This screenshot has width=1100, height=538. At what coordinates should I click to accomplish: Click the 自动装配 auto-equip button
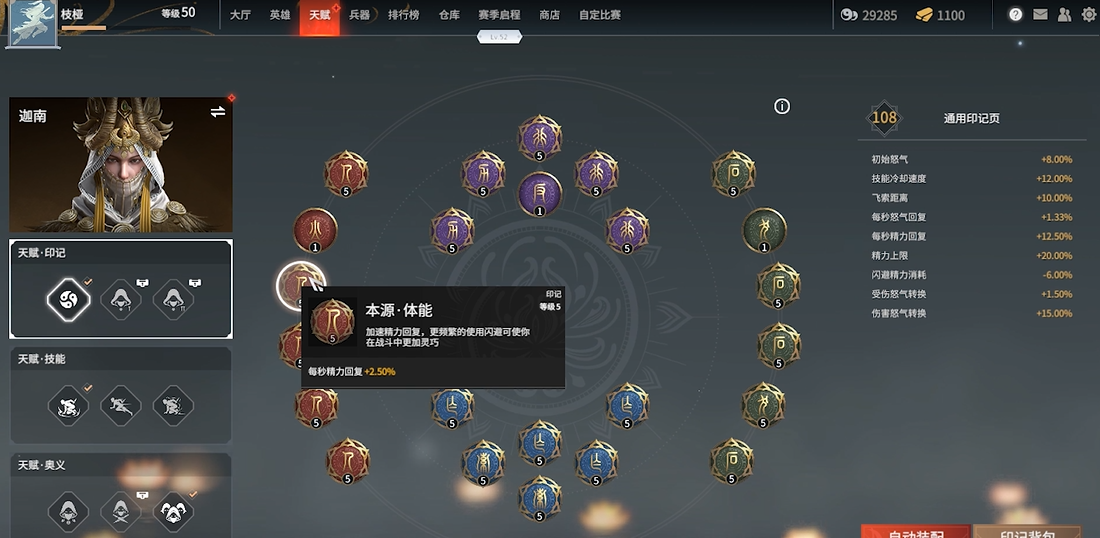click(x=915, y=531)
